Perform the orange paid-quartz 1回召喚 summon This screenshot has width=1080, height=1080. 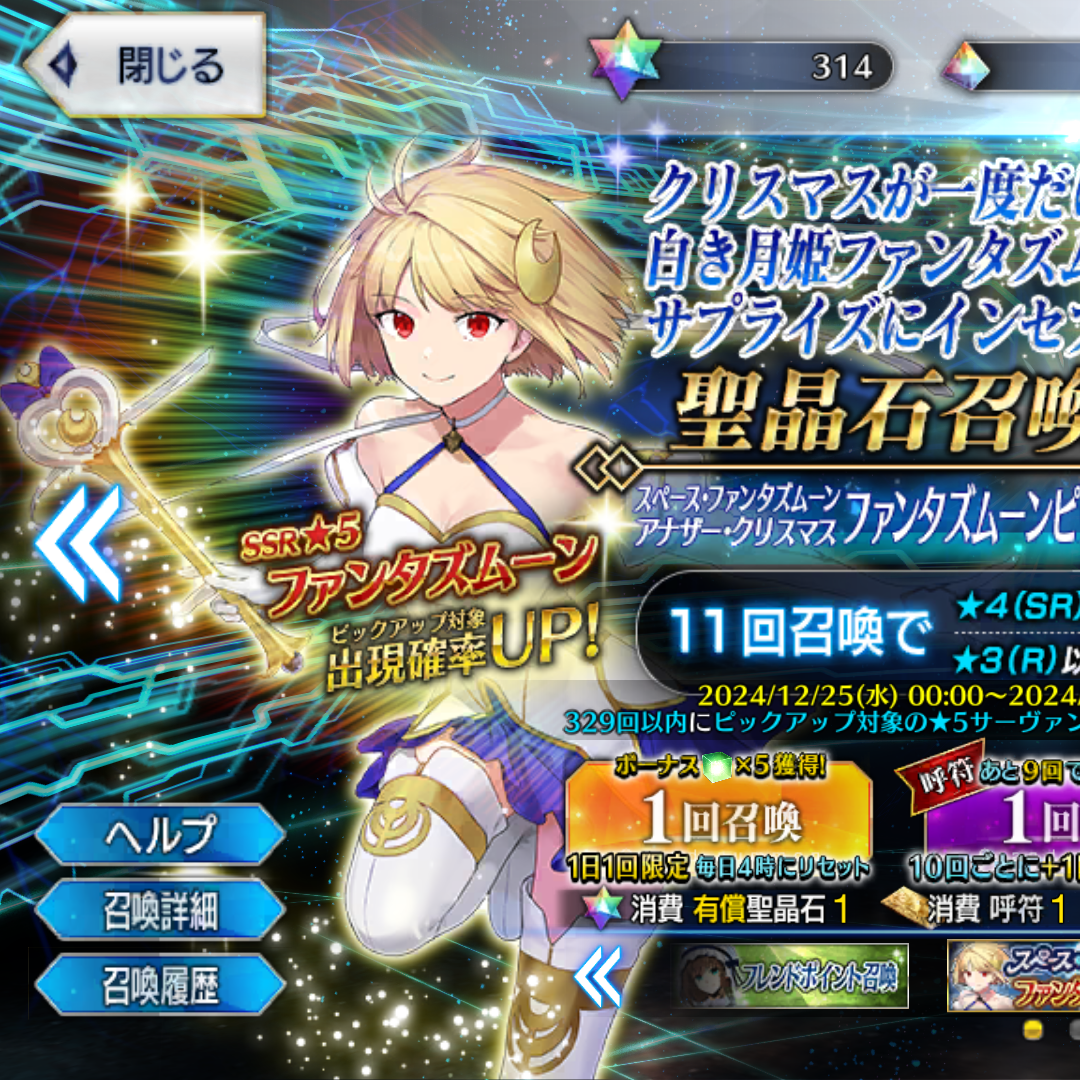[718, 820]
